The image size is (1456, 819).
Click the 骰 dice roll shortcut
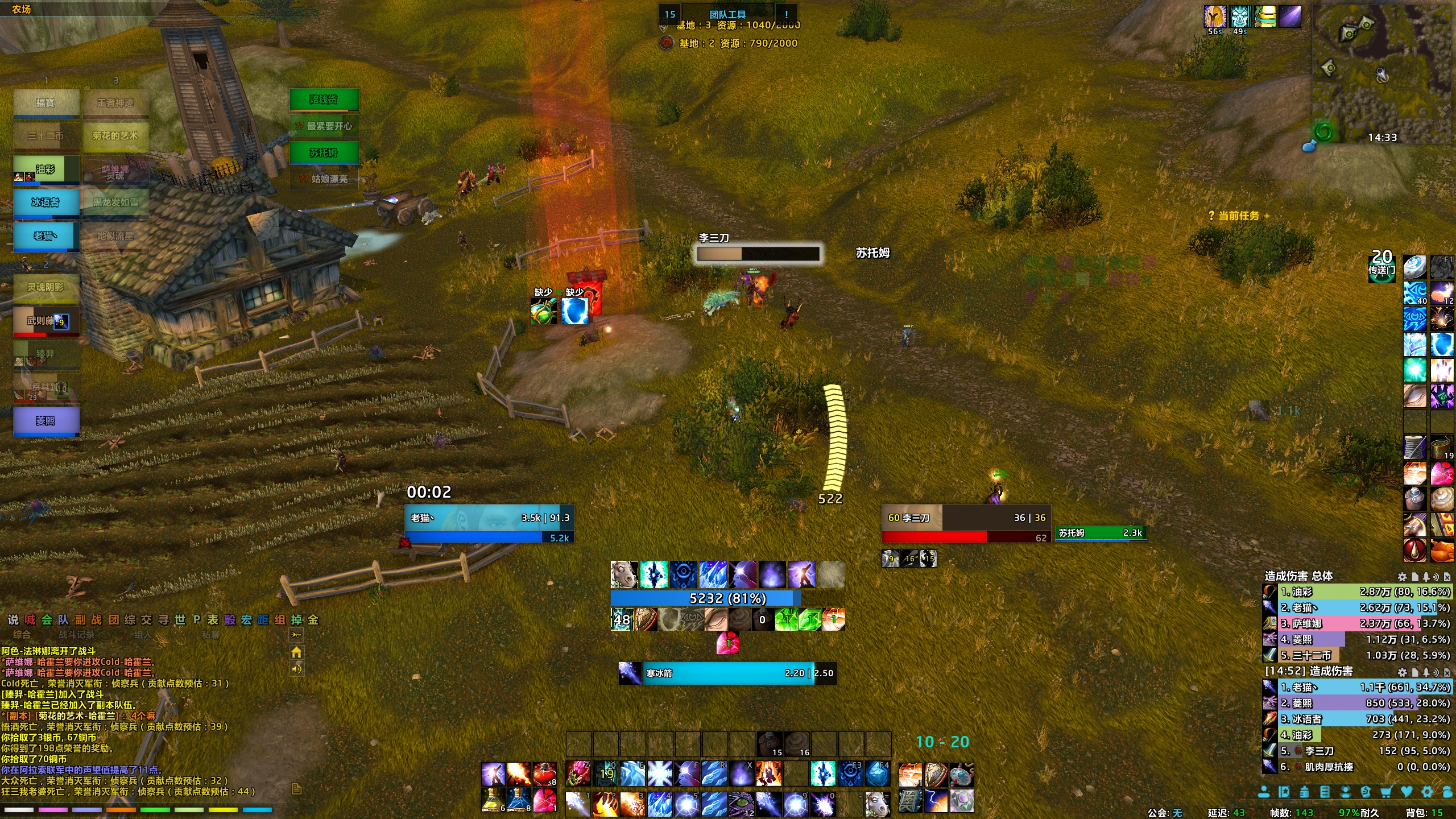[230, 619]
